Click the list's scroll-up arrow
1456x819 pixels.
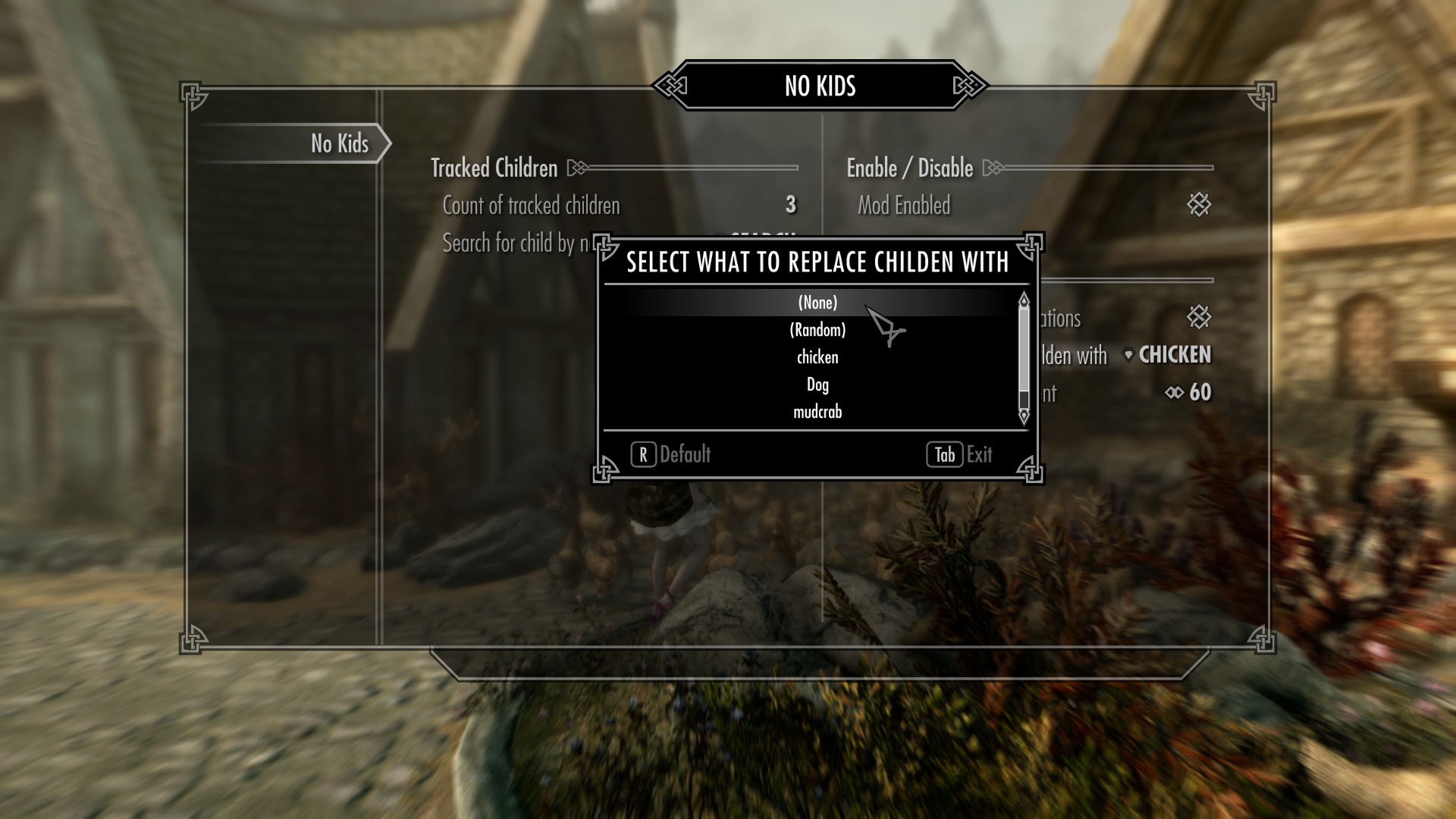click(x=1024, y=300)
